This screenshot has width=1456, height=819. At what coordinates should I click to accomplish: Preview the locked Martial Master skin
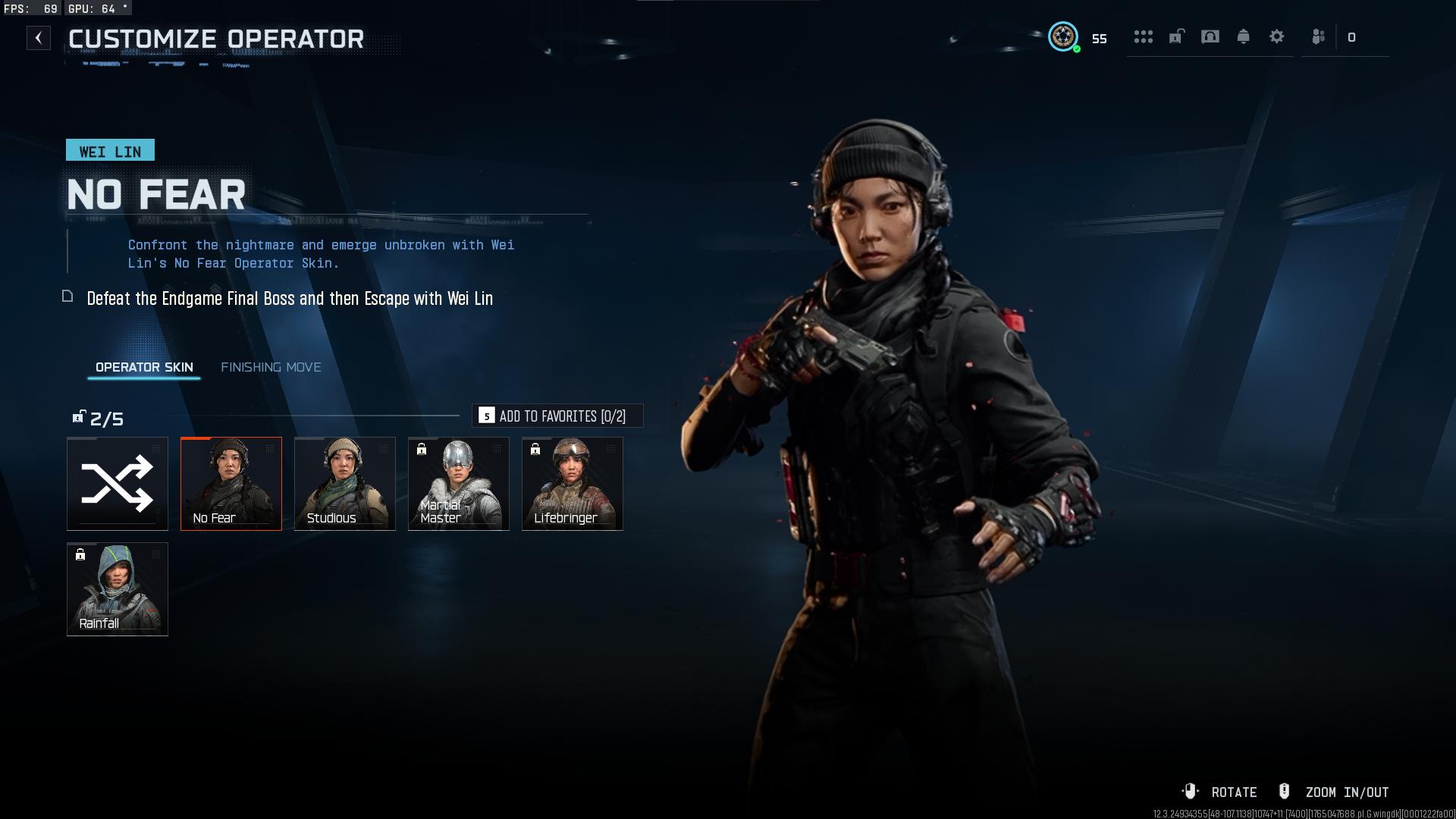point(459,484)
